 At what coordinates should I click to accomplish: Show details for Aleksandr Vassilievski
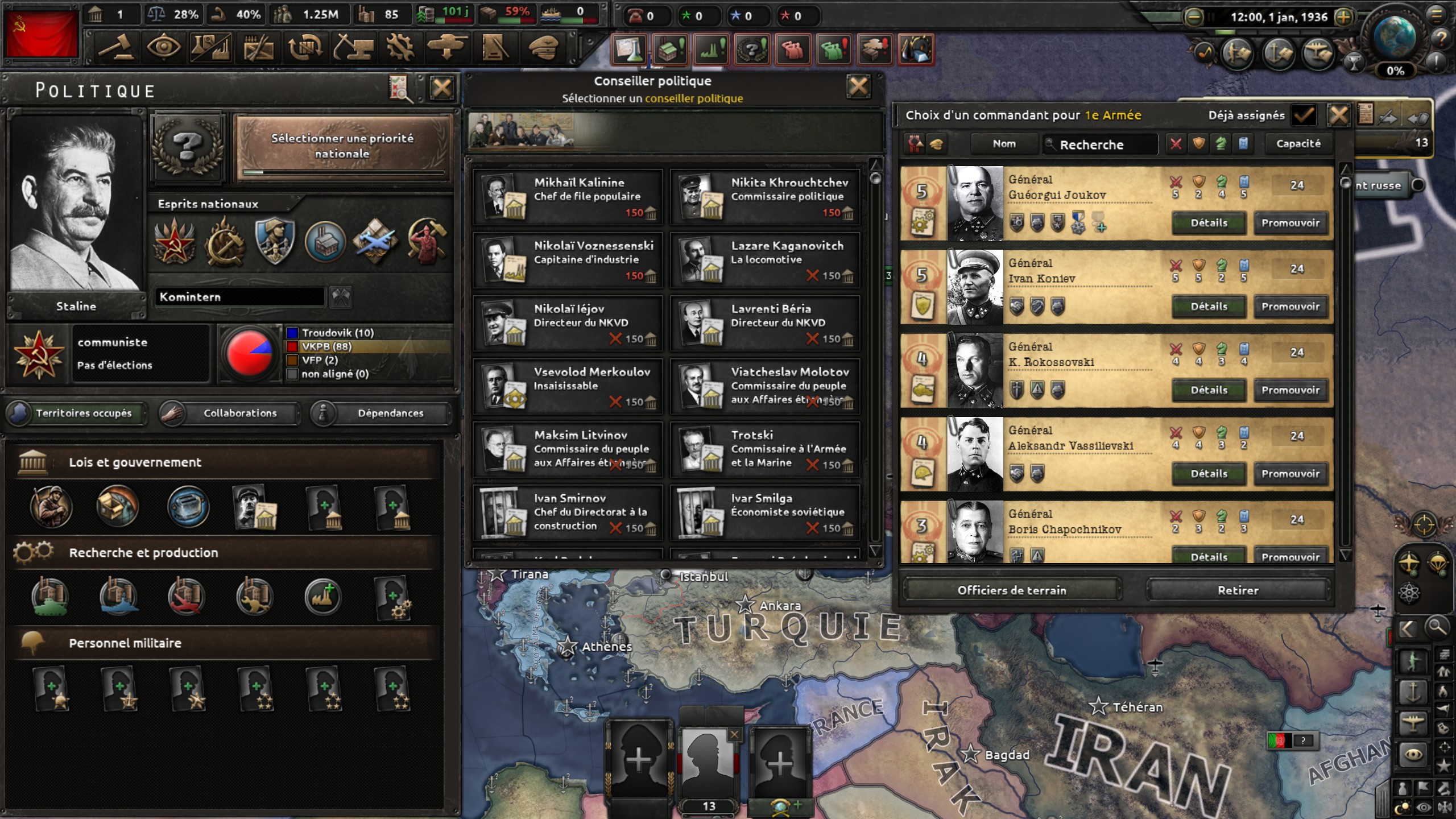point(1209,474)
